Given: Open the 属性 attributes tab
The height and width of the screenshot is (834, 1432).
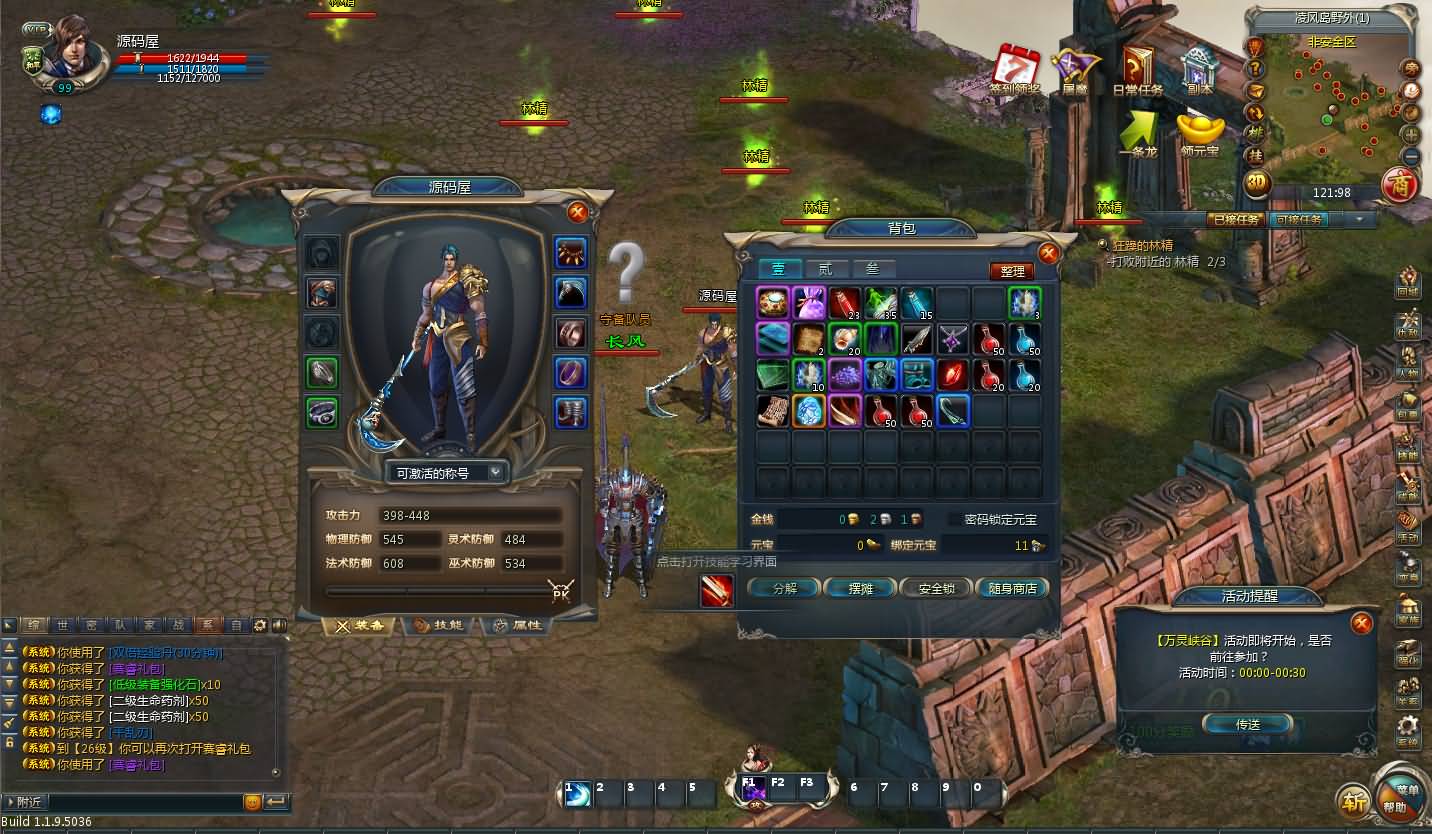Looking at the screenshot, I should (516, 626).
